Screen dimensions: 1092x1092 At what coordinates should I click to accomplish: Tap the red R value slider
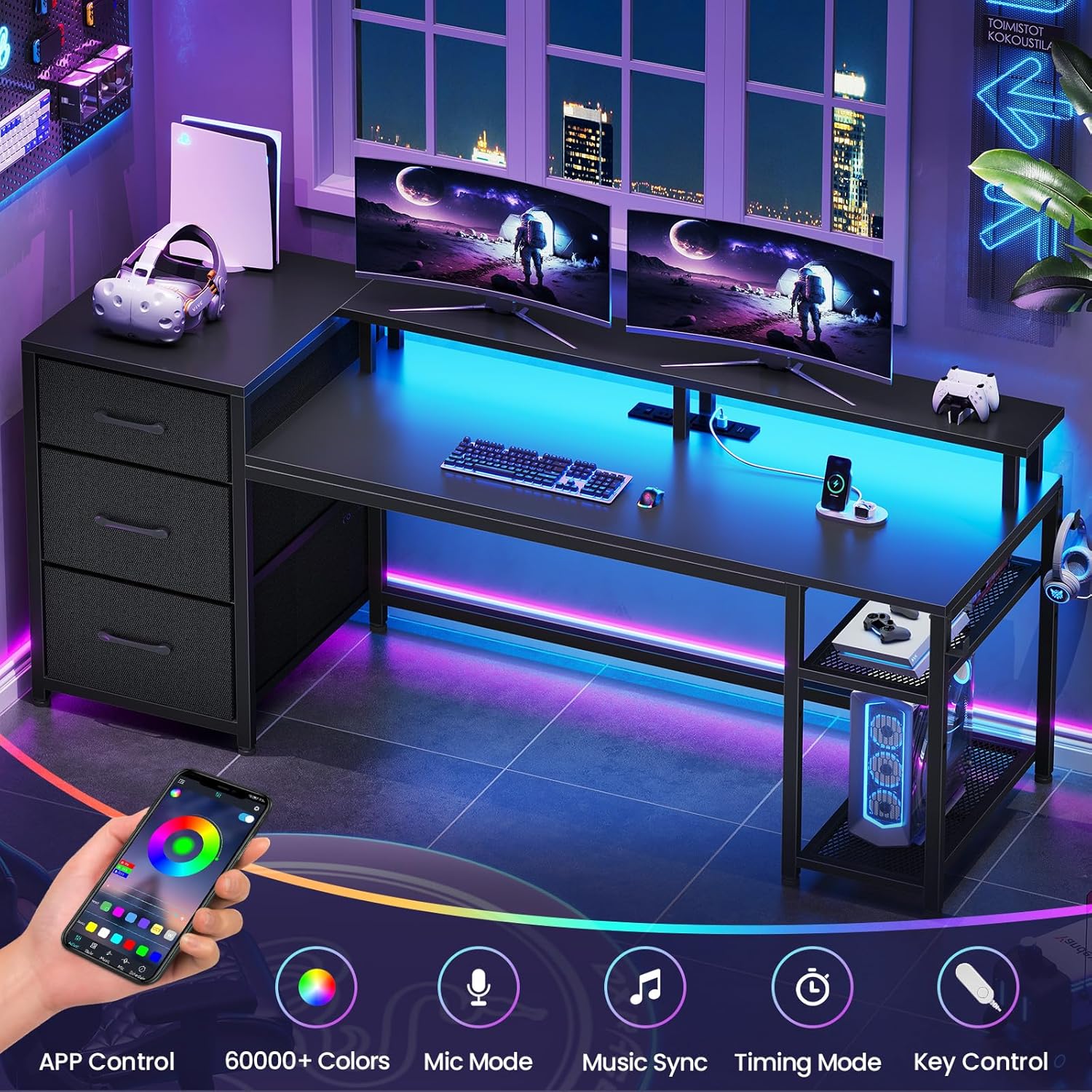click(127, 864)
